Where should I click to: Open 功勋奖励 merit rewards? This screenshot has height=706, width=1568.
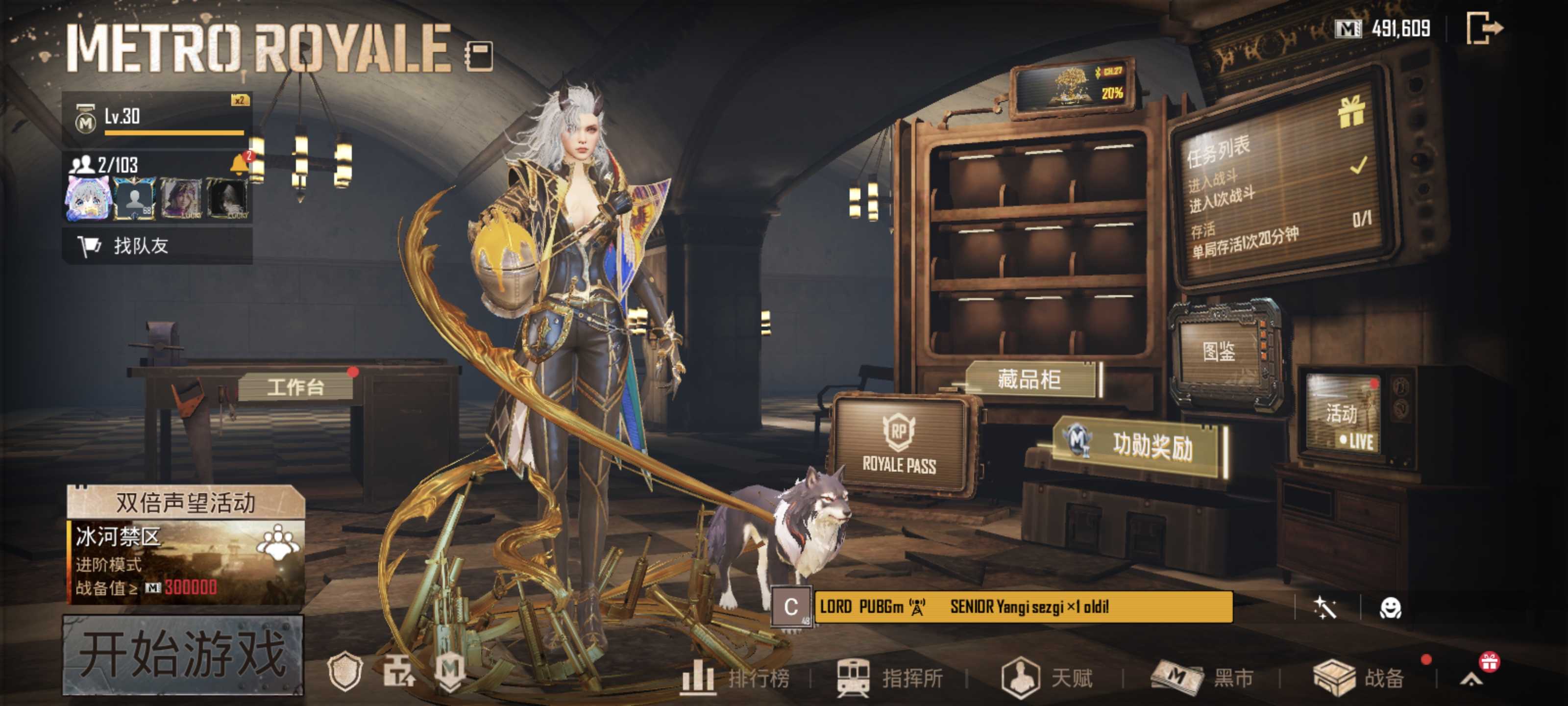pos(1138,445)
